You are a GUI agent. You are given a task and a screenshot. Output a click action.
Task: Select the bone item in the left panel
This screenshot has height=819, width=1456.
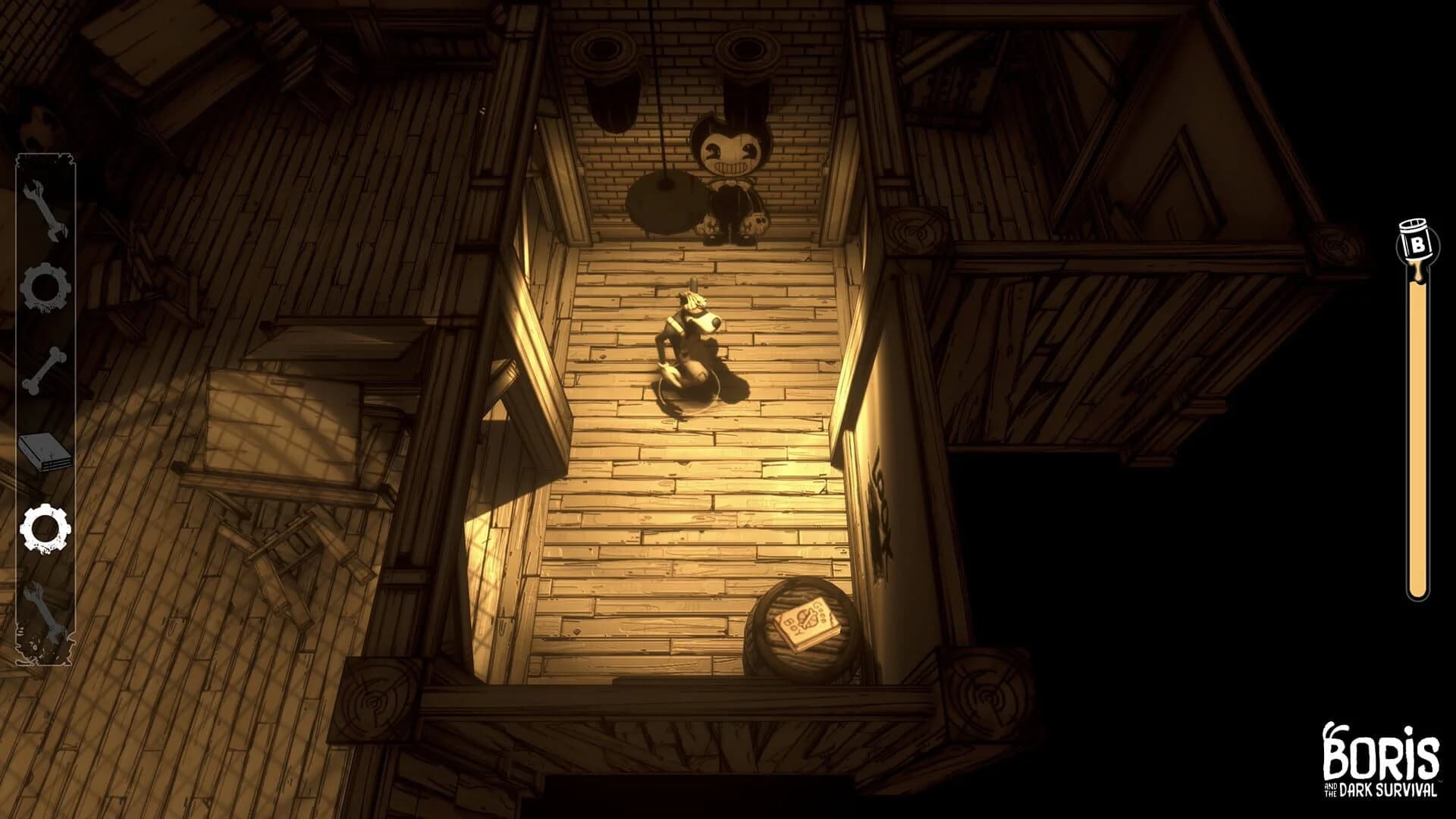(x=45, y=368)
